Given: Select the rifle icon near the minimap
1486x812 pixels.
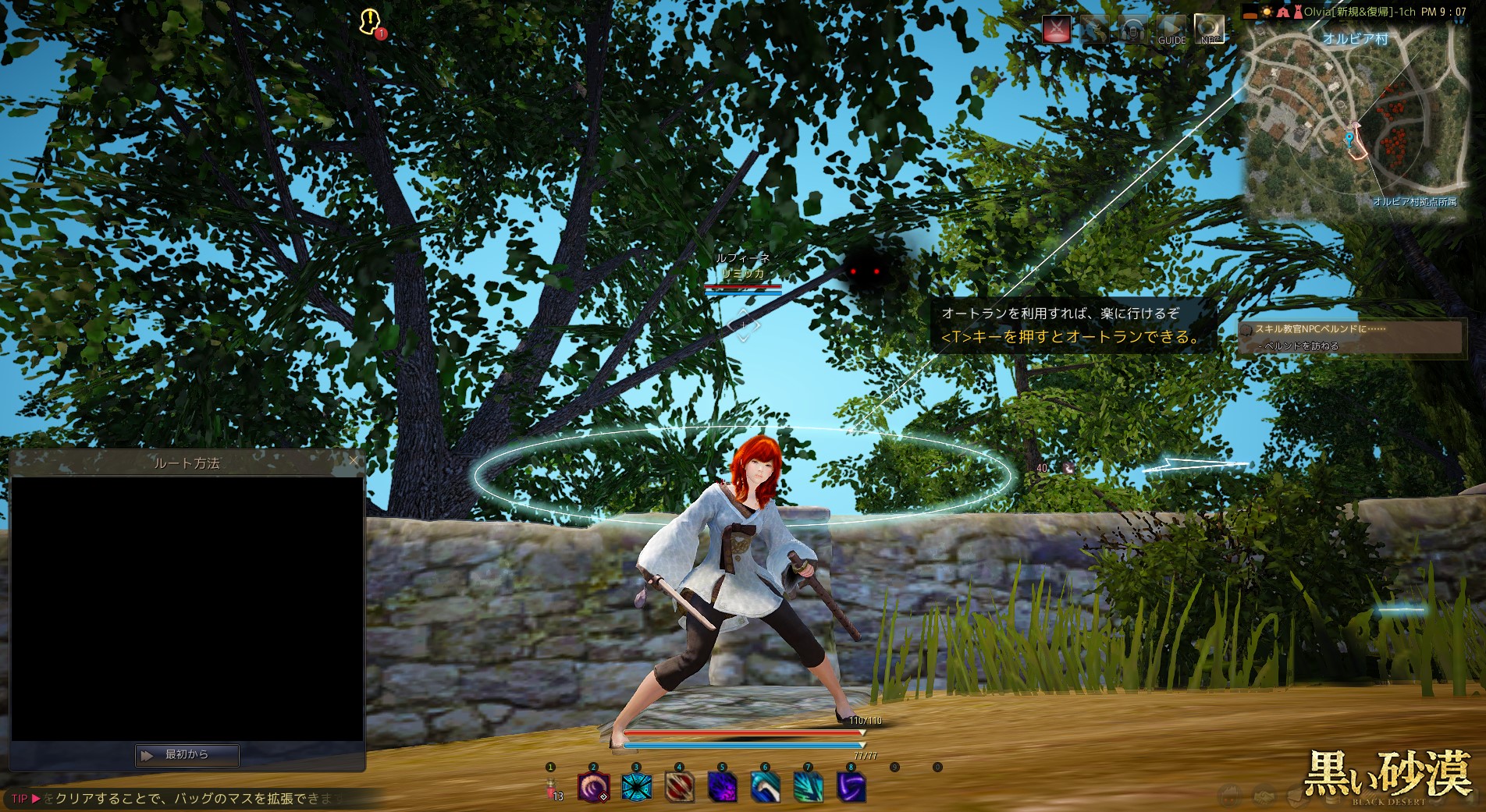Looking at the screenshot, I should [1095, 30].
